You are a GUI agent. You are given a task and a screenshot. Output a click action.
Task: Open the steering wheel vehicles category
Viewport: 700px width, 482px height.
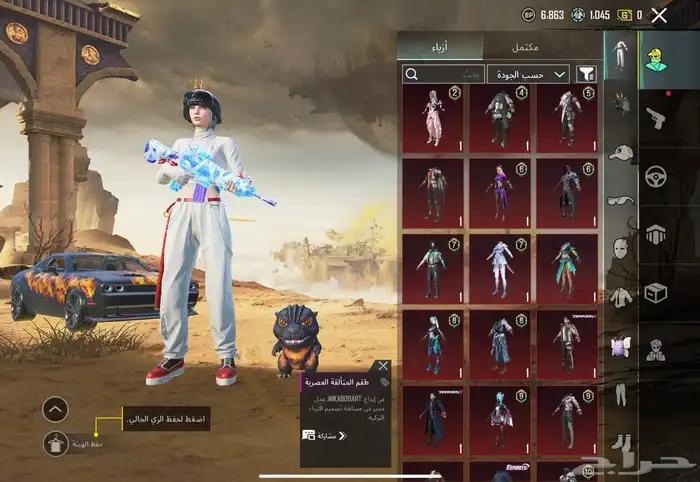pyautogui.click(x=656, y=176)
